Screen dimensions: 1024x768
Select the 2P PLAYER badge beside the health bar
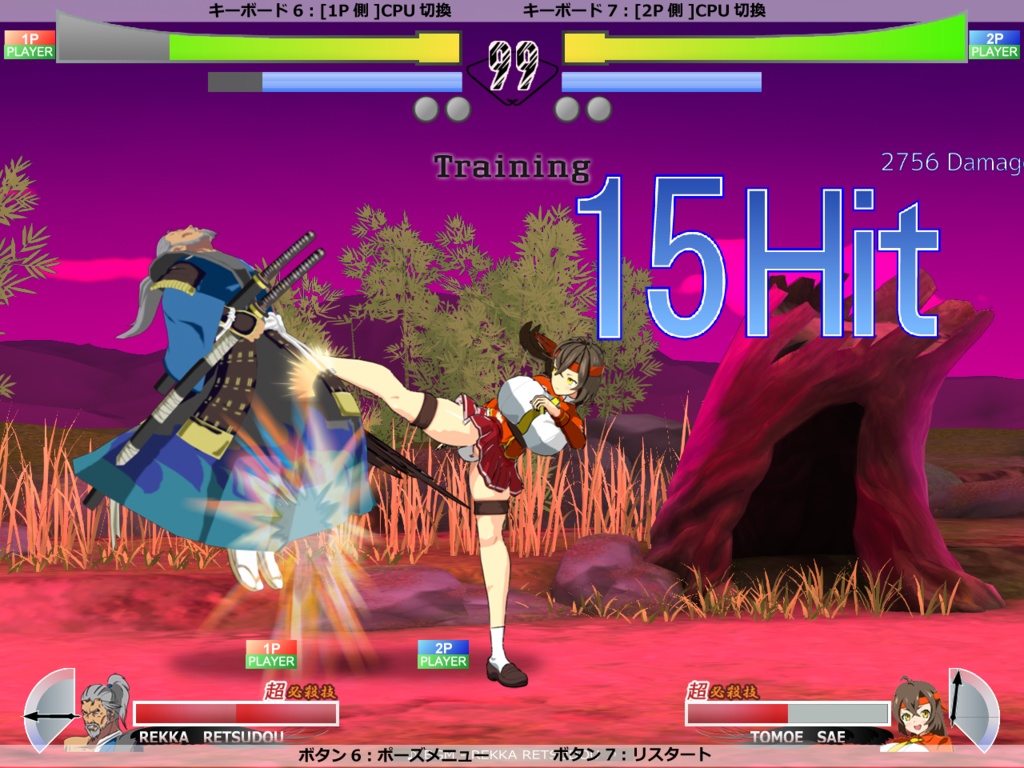(994, 45)
